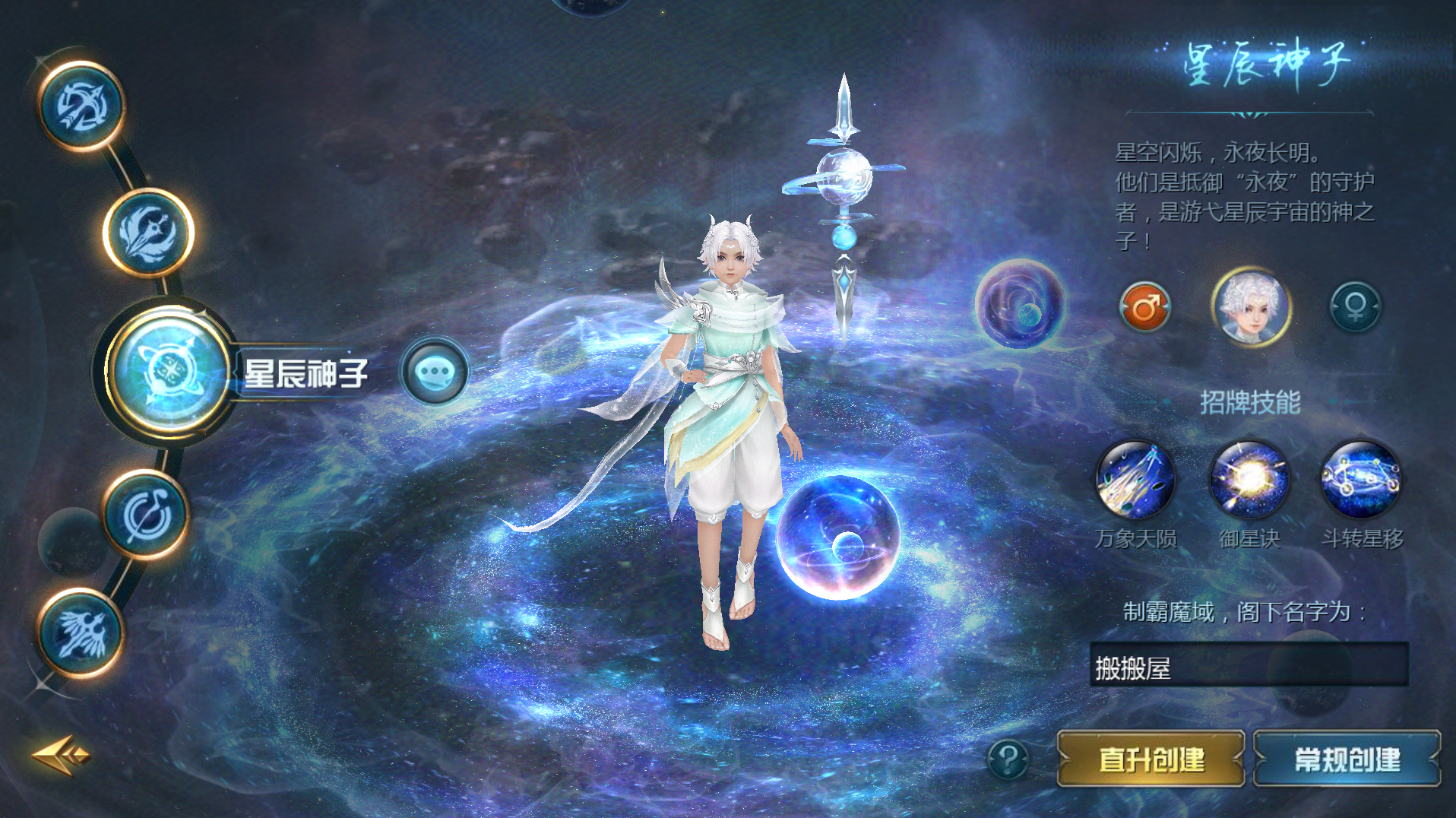1456x818 pixels.
Task: Open the speech bubble chat button
Action: (x=435, y=372)
